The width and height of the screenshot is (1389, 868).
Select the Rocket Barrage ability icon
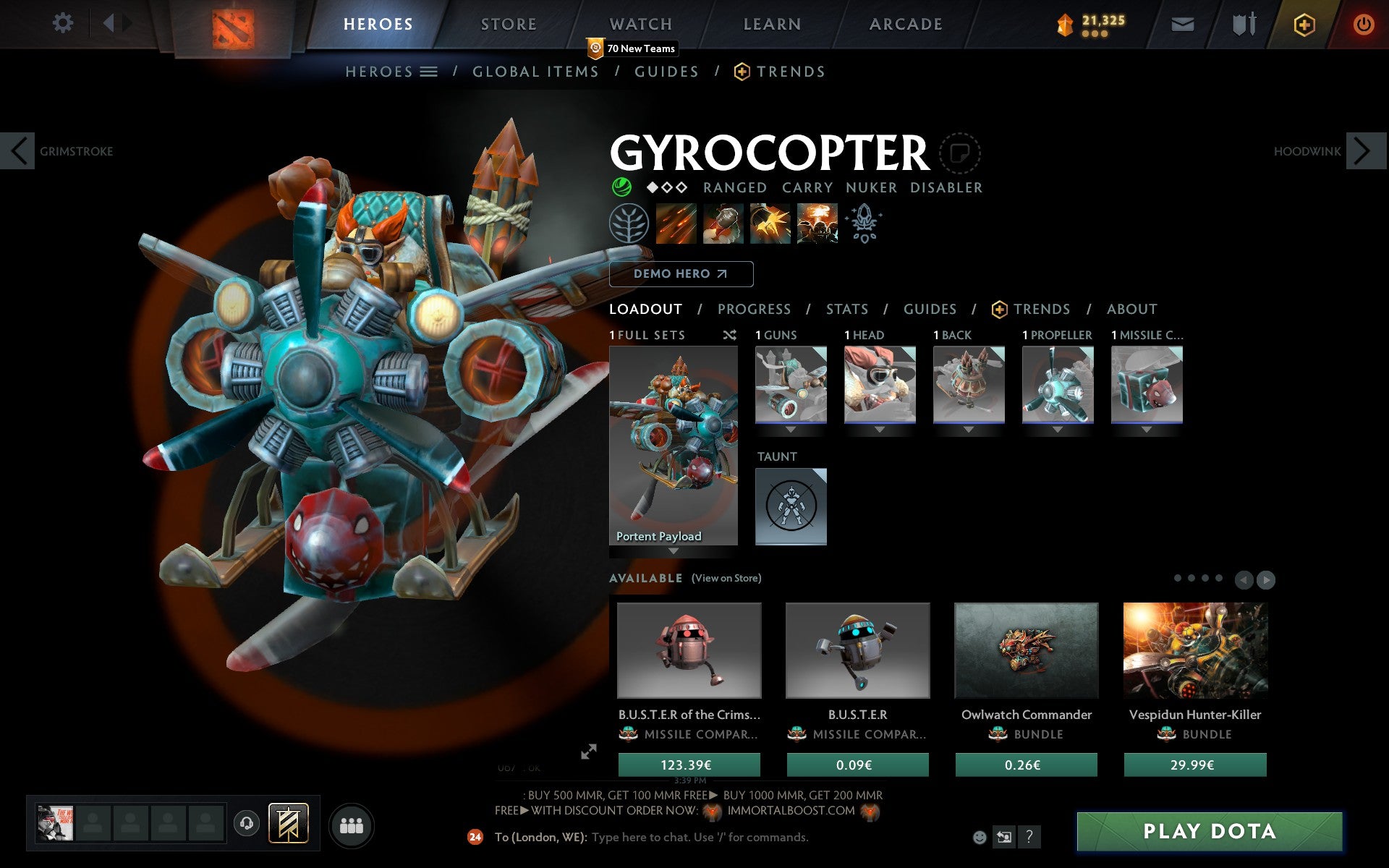point(677,224)
